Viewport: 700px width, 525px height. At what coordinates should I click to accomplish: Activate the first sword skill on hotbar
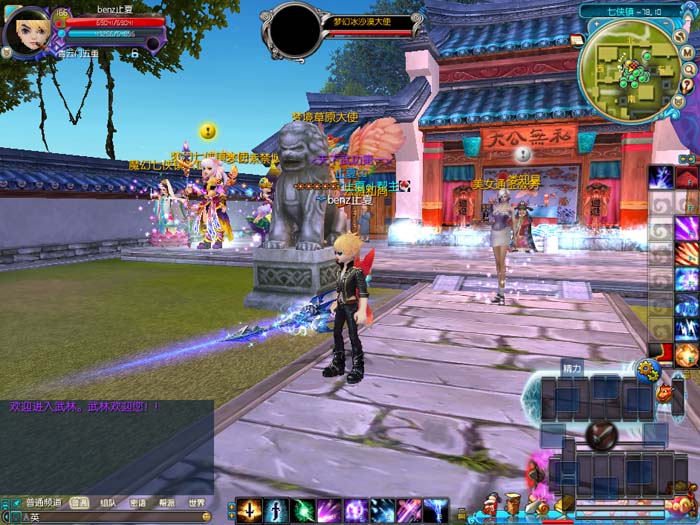(249, 510)
